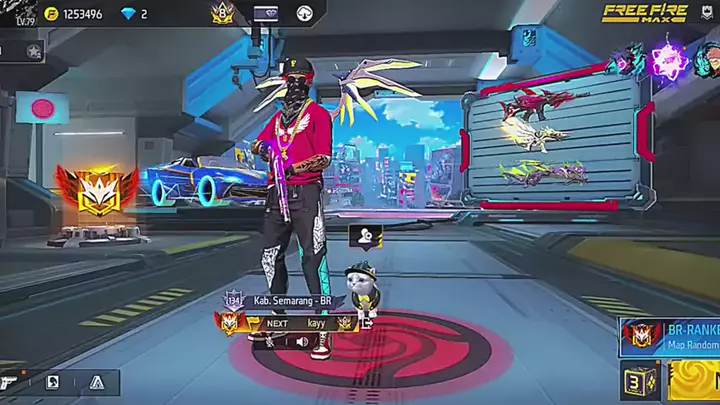The image size is (720, 405).
Task: Open the diamond membership card icon
Action: [265, 14]
